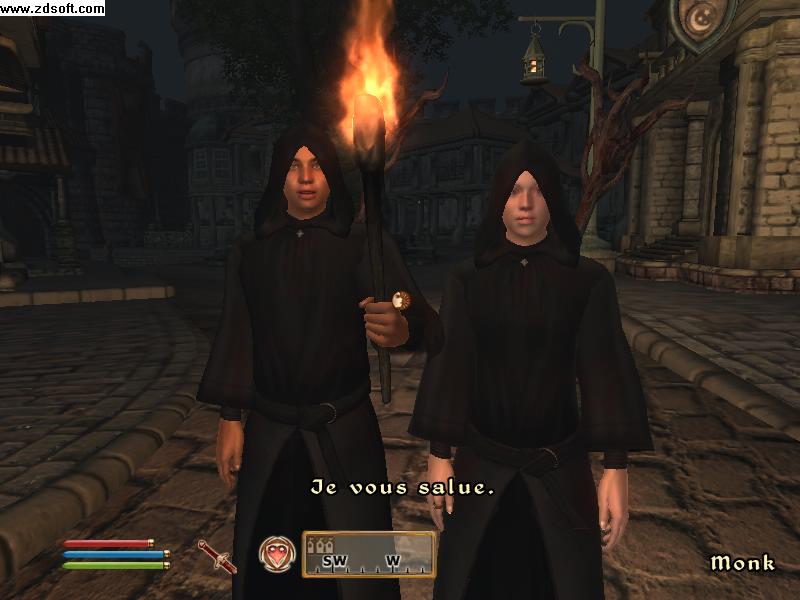Click the compass bar showing SW and W
Viewport: 800px width, 600px height.
pos(369,554)
